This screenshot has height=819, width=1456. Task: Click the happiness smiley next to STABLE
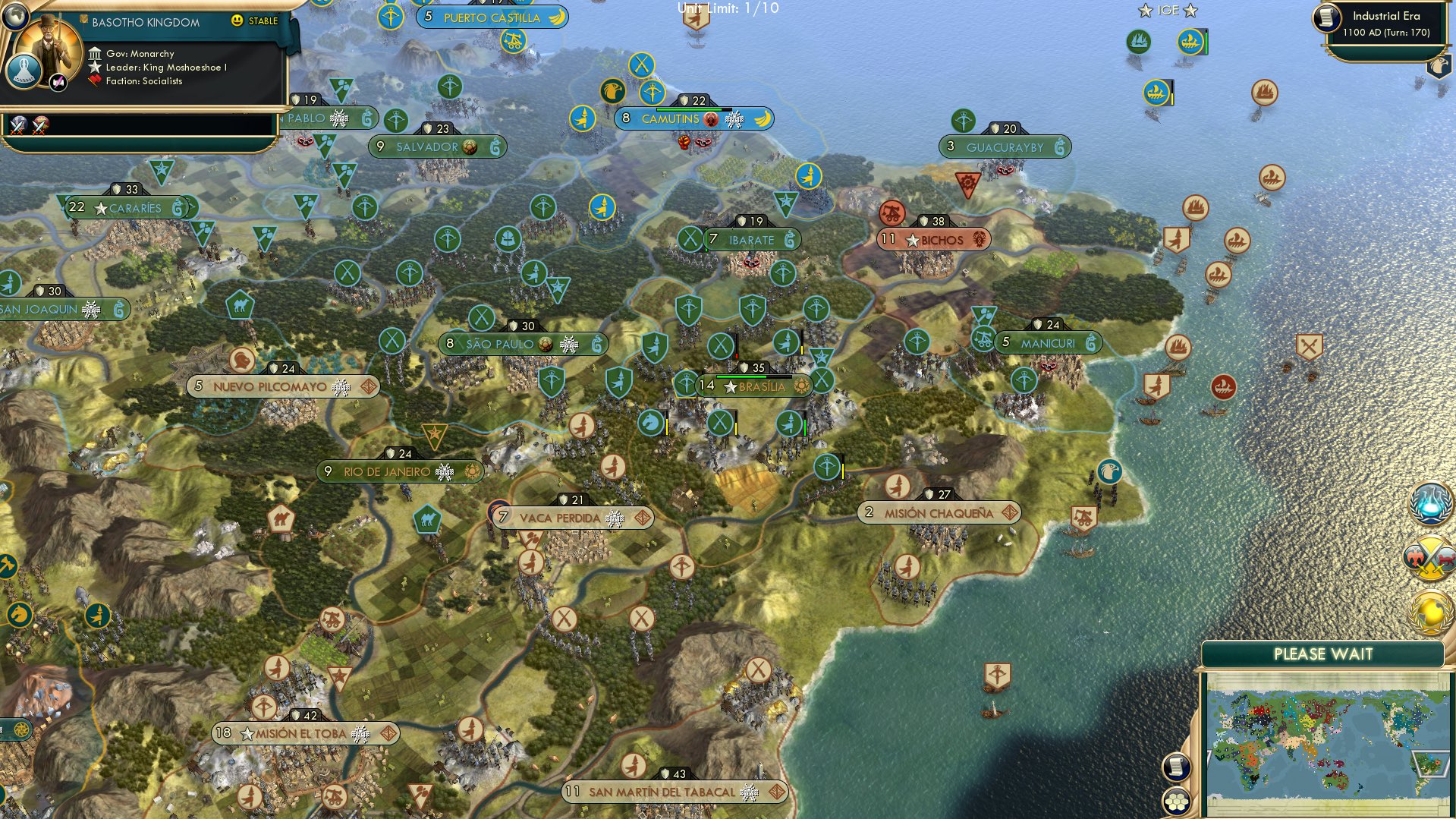point(236,20)
